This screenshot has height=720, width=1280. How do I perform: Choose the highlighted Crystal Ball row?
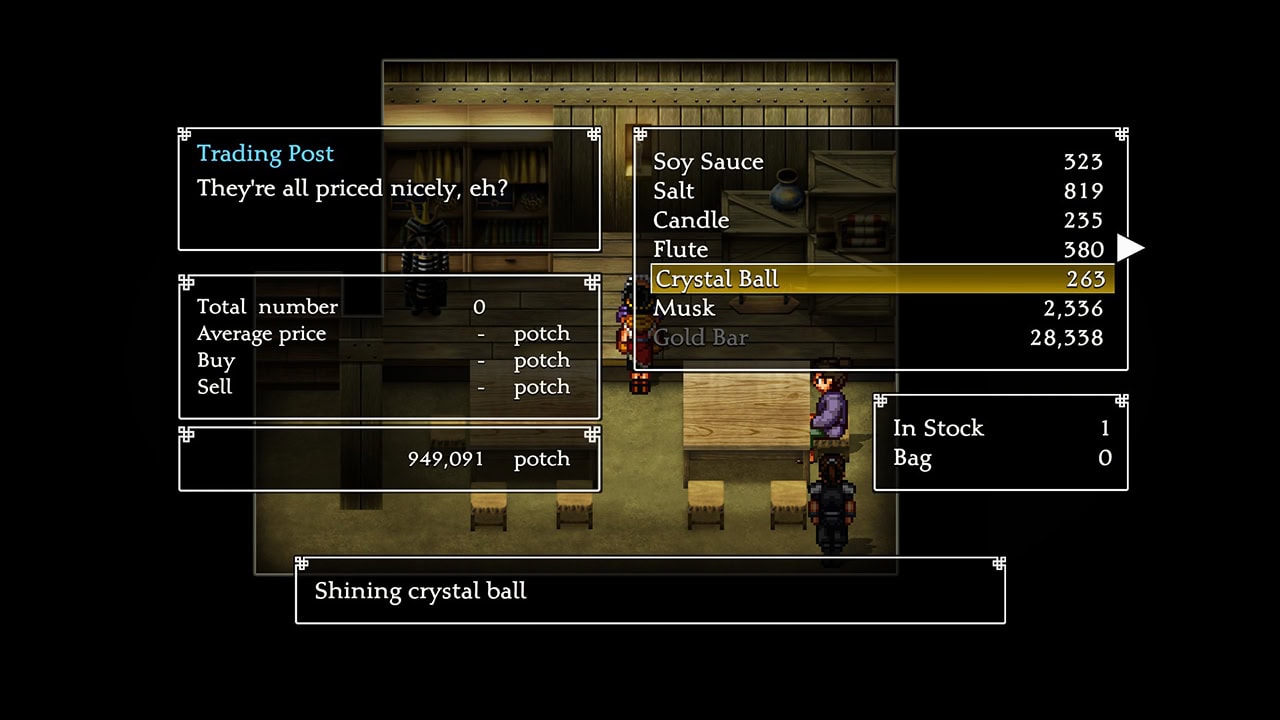(x=880, y=279)
